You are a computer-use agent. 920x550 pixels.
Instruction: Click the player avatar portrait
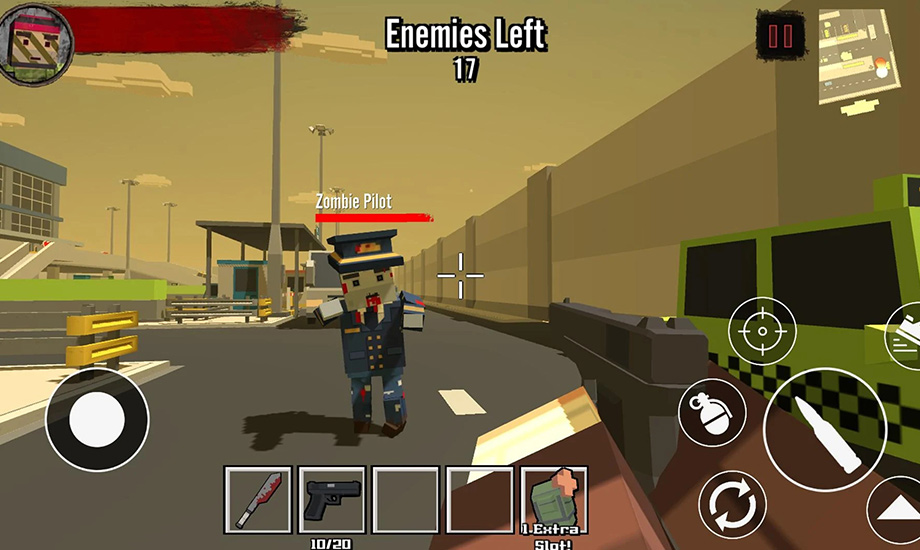[36, 41]
